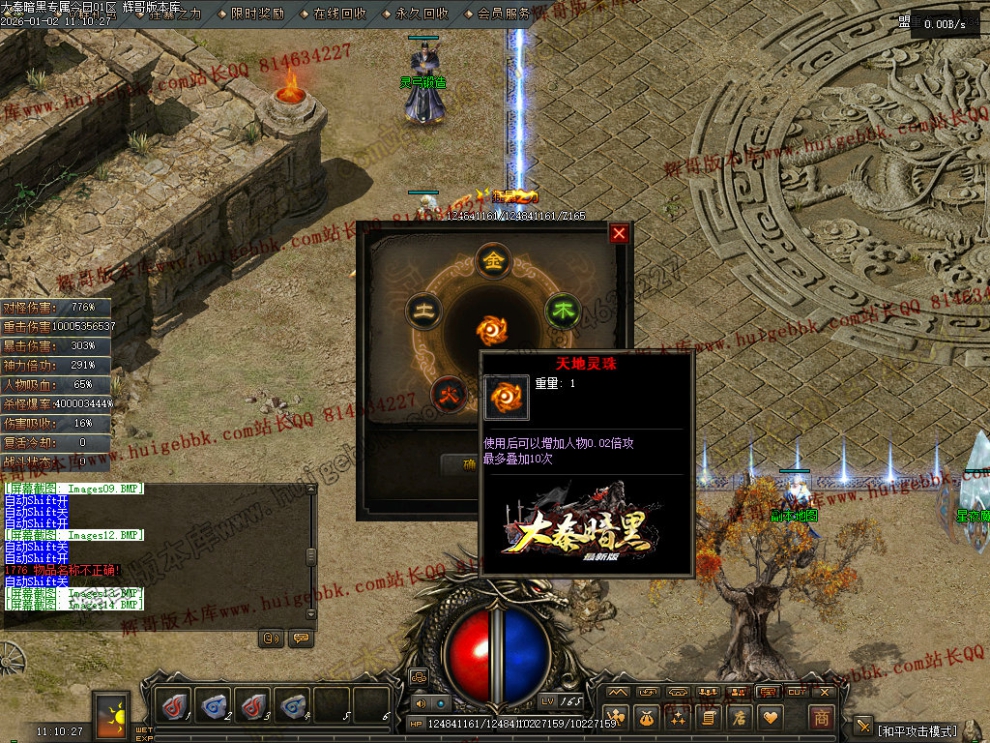Use the blue scroll in hotbar slot 2
This screenshot has width=990, height=743.
(x=213, y=705)
